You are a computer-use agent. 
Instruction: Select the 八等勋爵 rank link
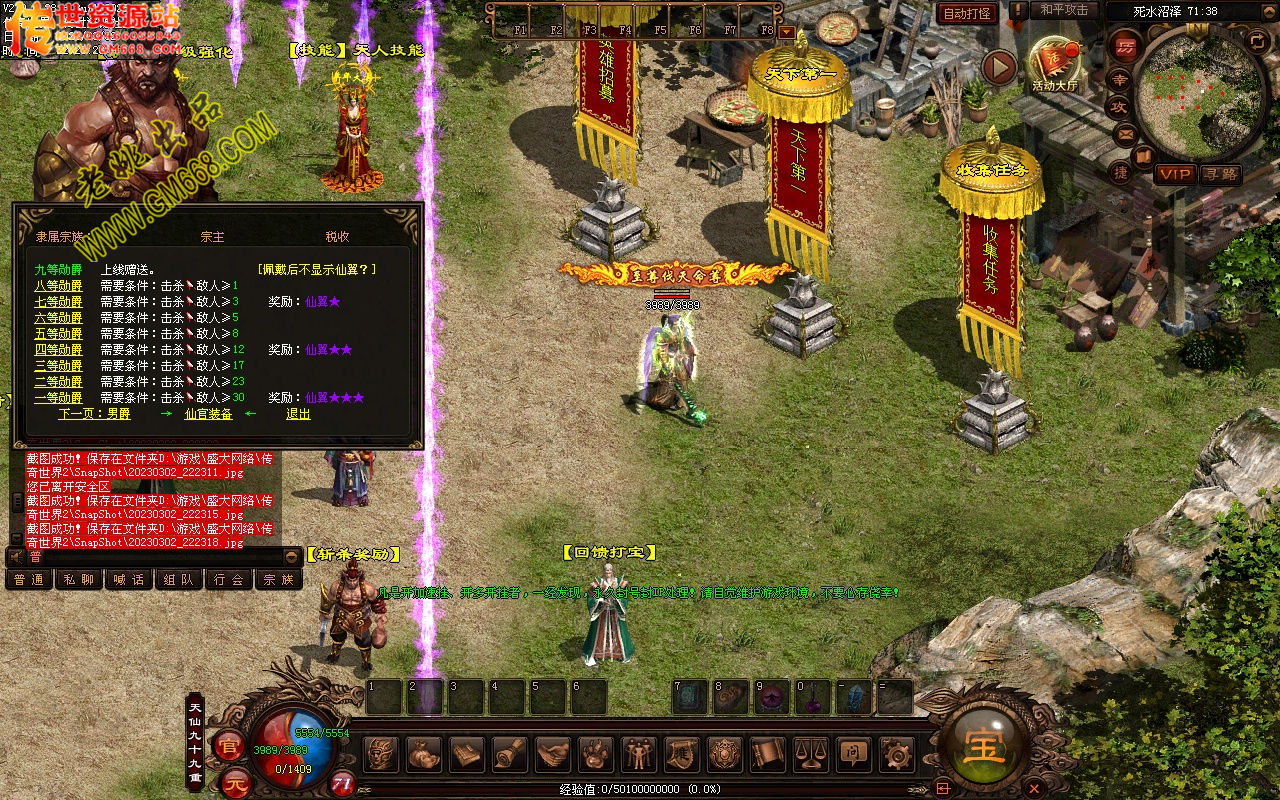58,285
